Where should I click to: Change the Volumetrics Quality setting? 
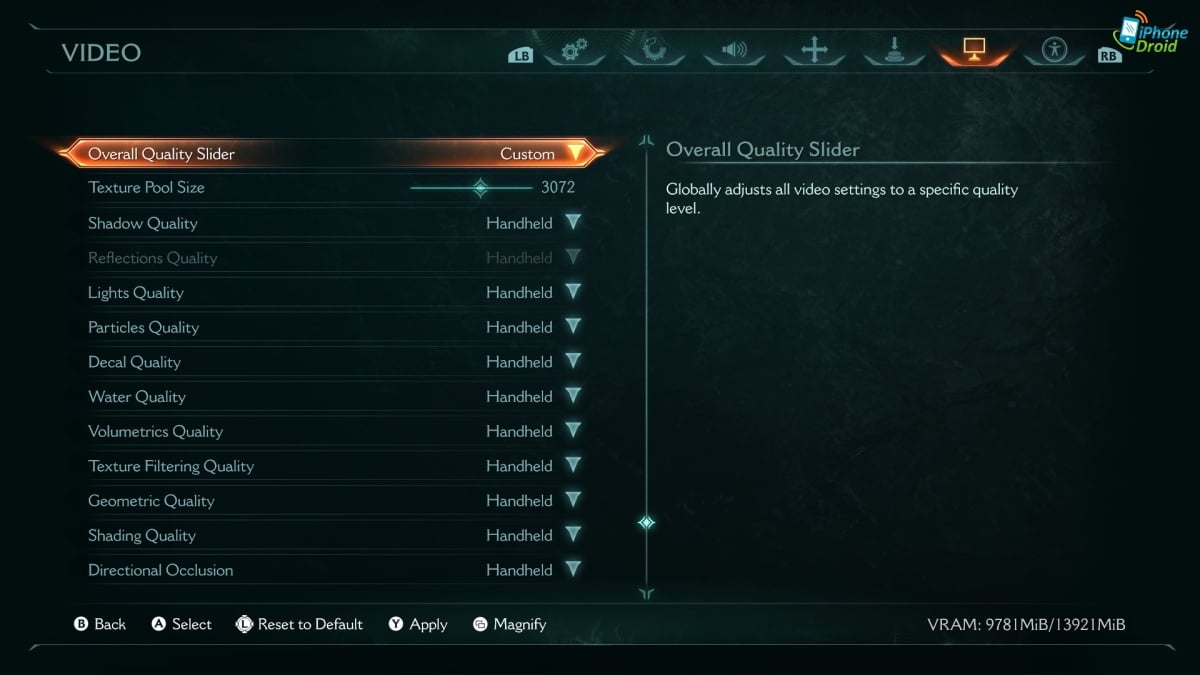click(x=573, y=431)
